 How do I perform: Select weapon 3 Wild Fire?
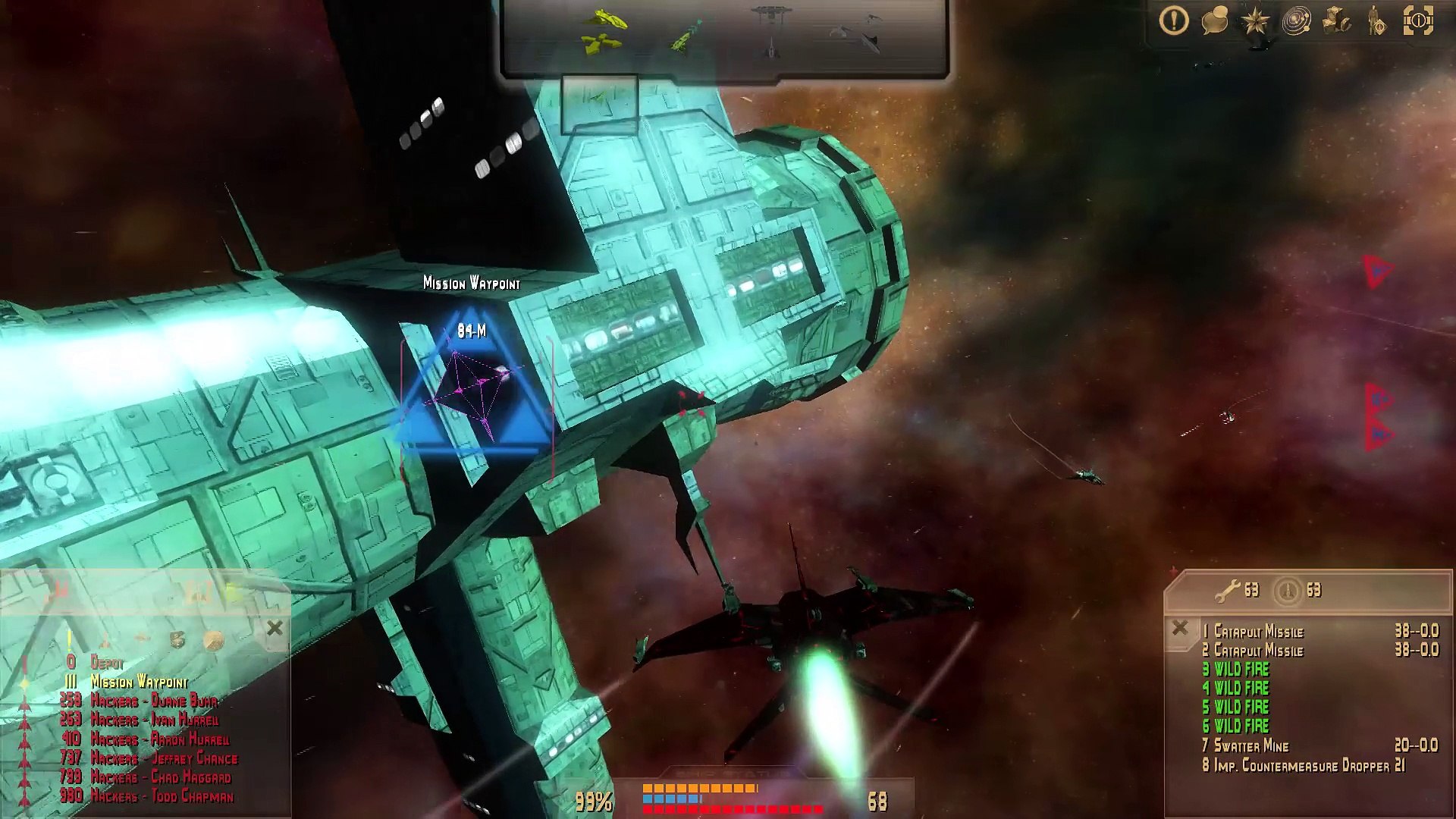point(1241,669)
